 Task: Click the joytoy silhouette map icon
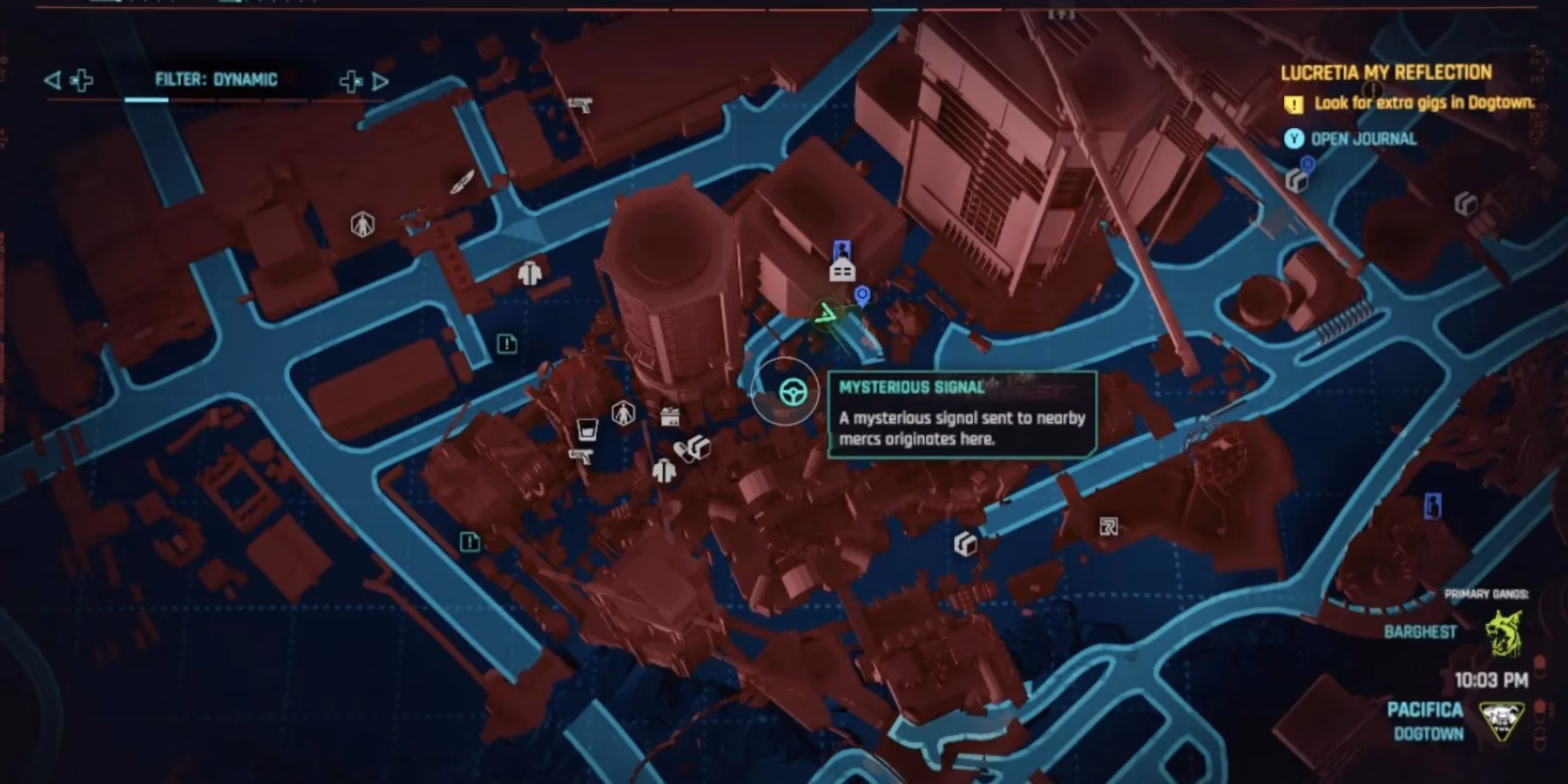[x=624, y=412]
